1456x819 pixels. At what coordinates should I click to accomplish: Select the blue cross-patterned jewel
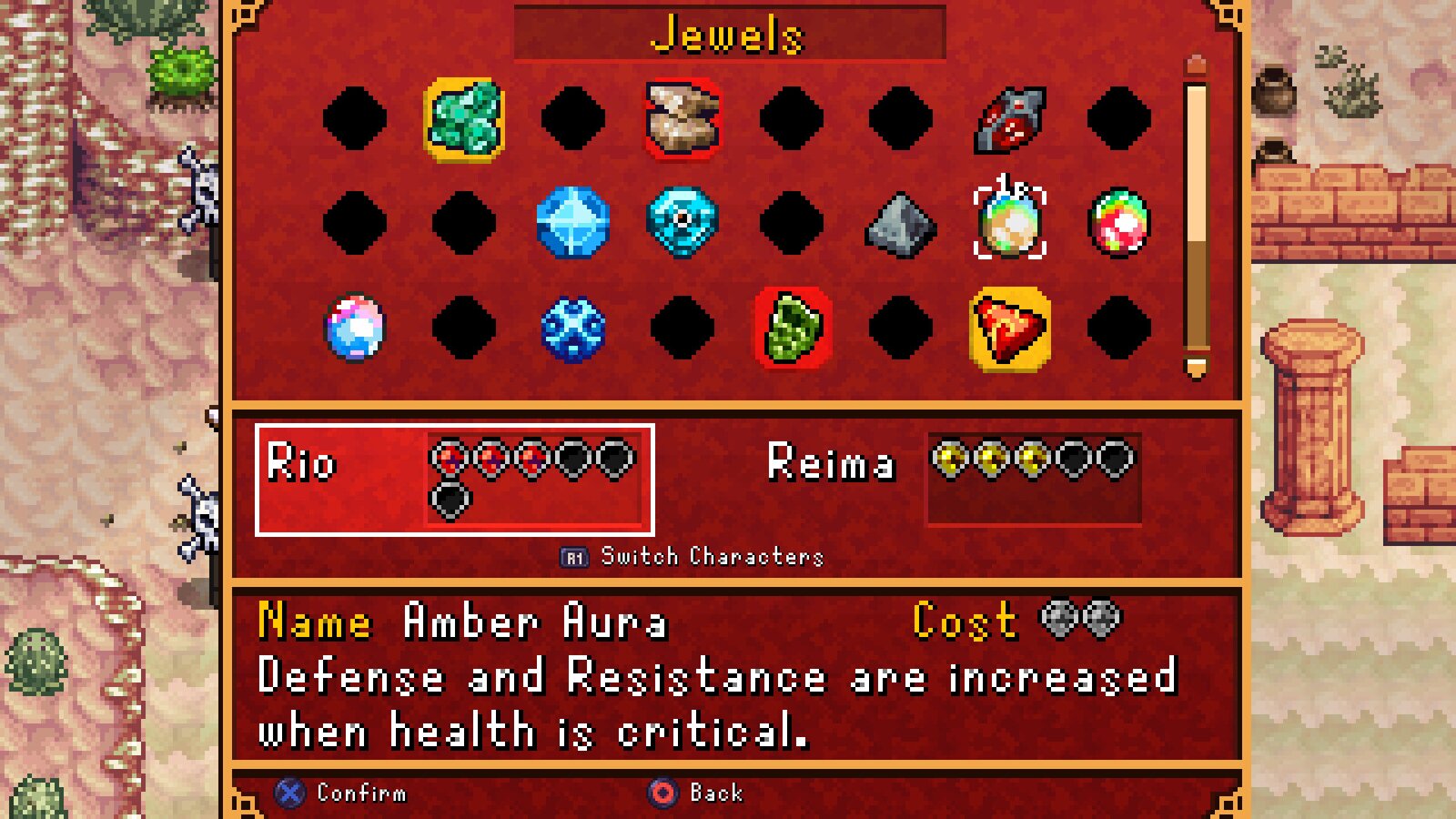[571, 329]
